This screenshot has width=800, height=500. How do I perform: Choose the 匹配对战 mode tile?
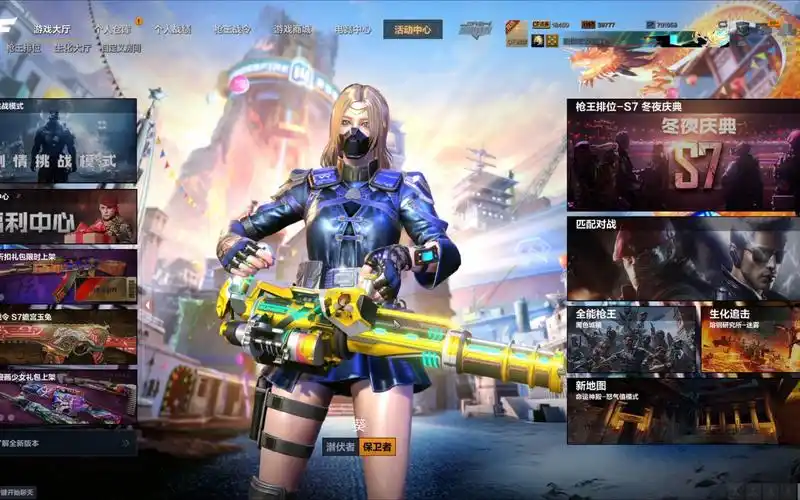point(683,258)
